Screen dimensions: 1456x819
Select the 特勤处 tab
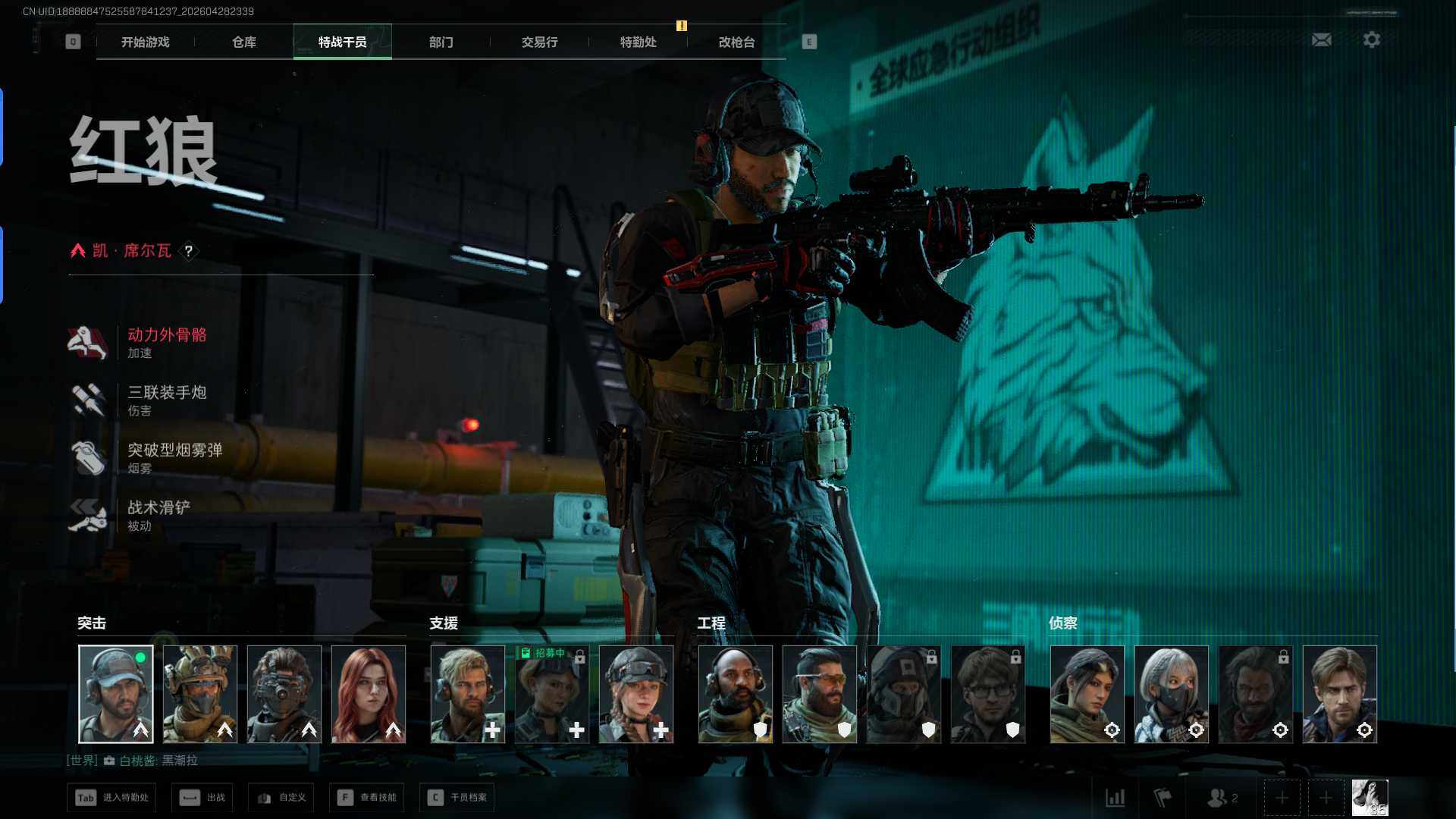click(x=638, y=42)
